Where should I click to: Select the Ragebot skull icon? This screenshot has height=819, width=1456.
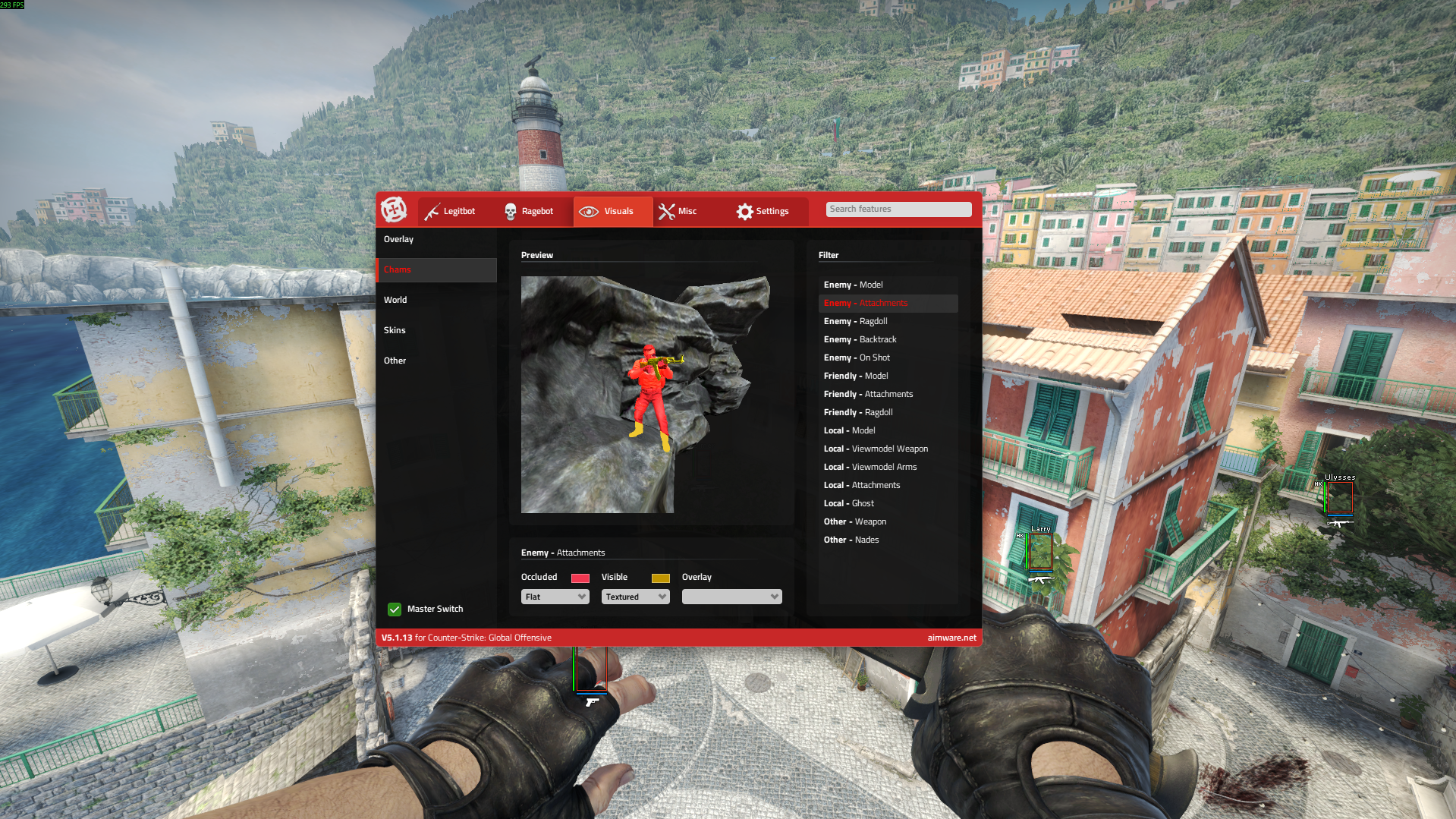(x=510, y=211)
